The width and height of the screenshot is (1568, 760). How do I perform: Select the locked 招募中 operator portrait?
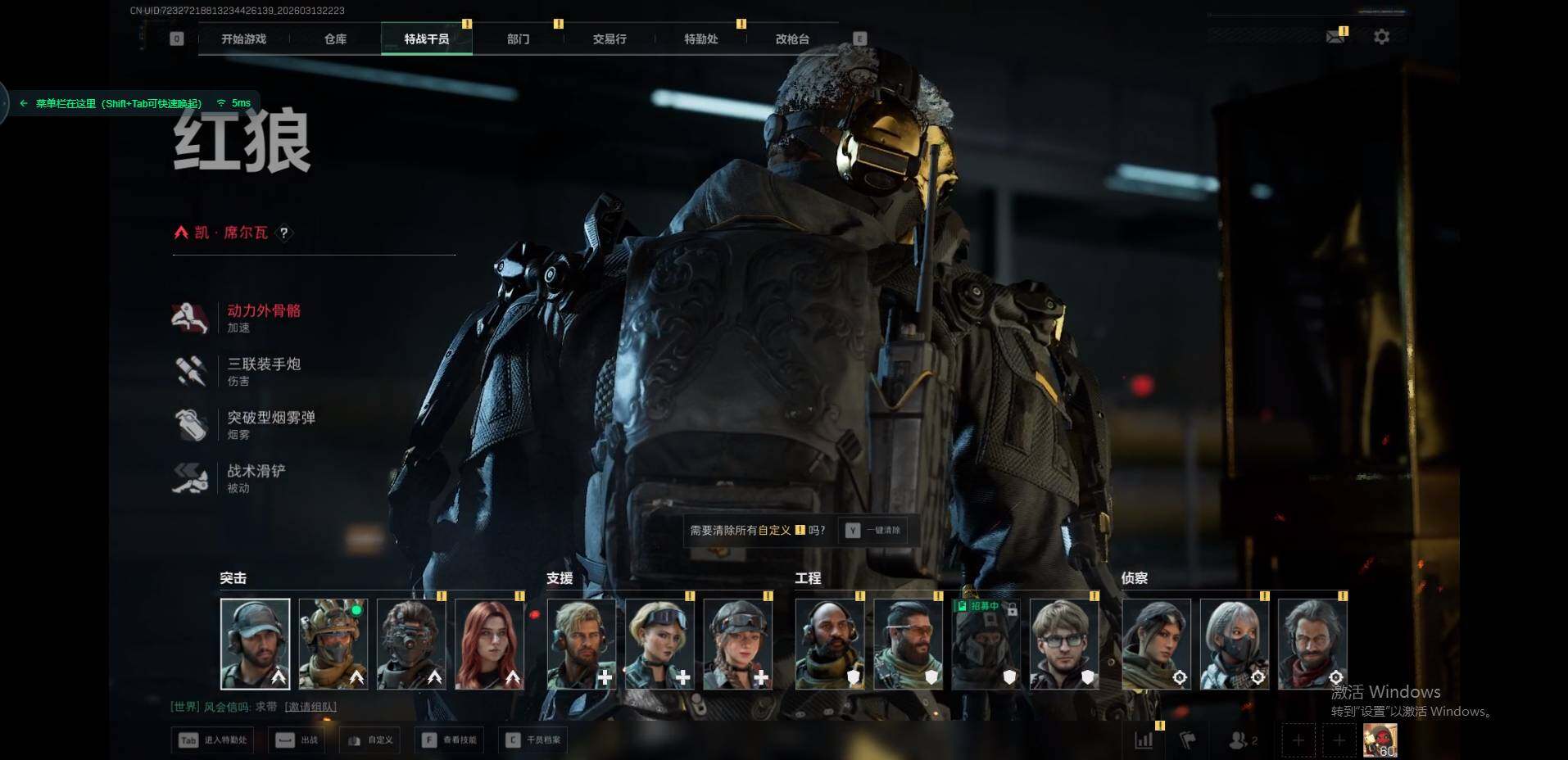(x=986, y=644)
